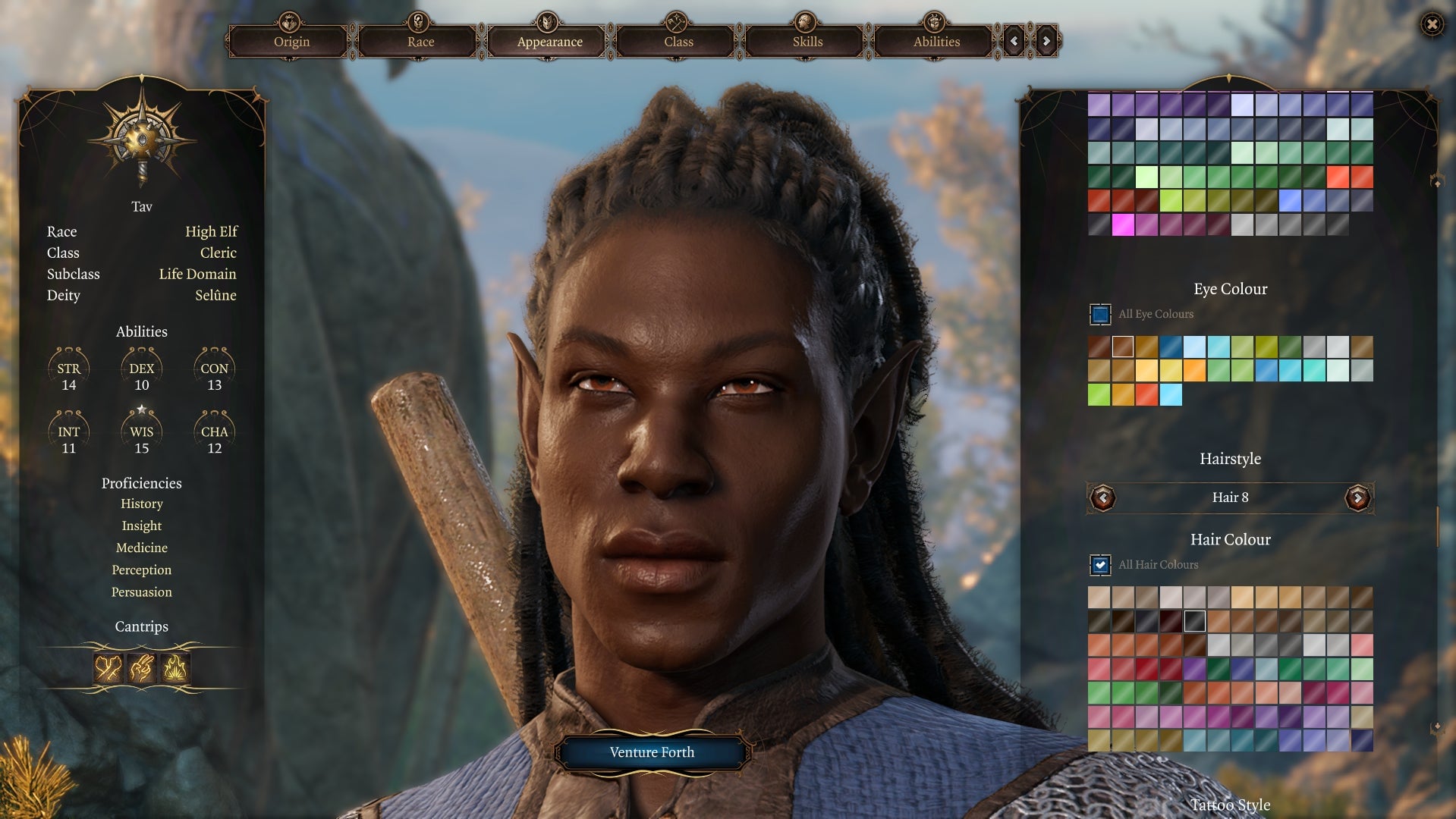Click the icon above the Race tab
Viewport: 1456px width, 819px height.
(x=418, y=20)
